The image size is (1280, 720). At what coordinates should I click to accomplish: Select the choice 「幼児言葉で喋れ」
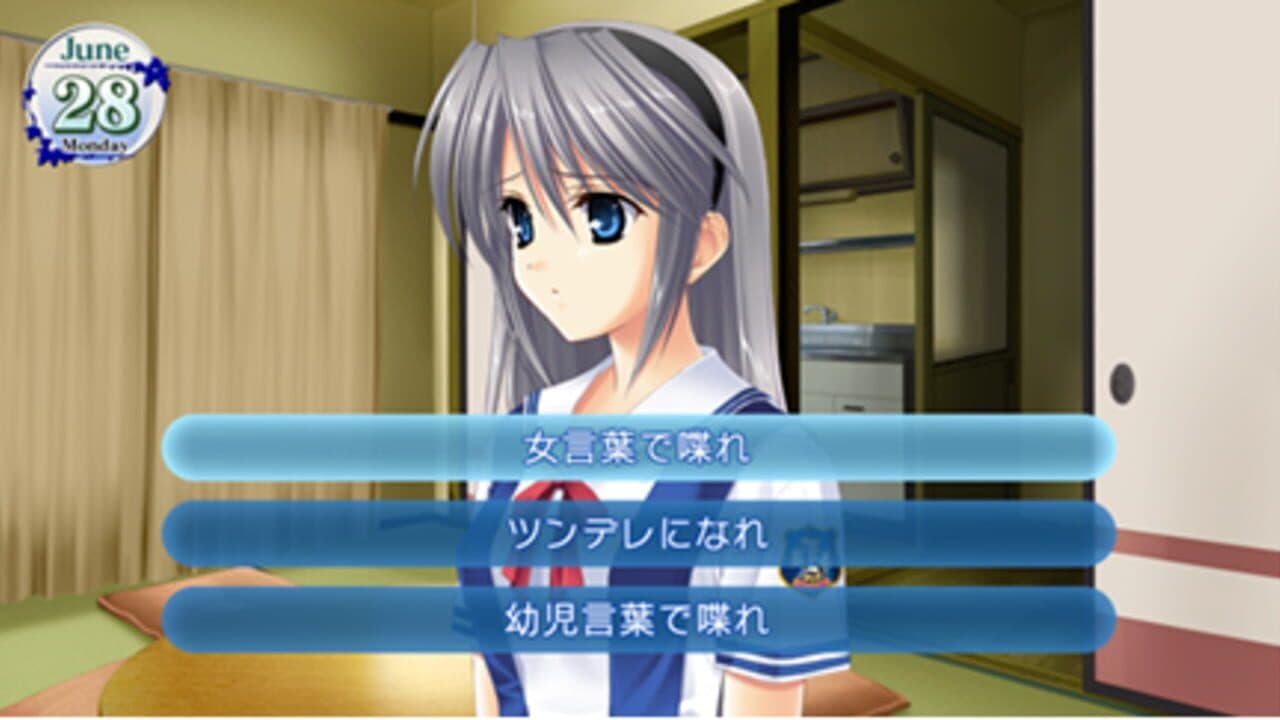point(640,621)
